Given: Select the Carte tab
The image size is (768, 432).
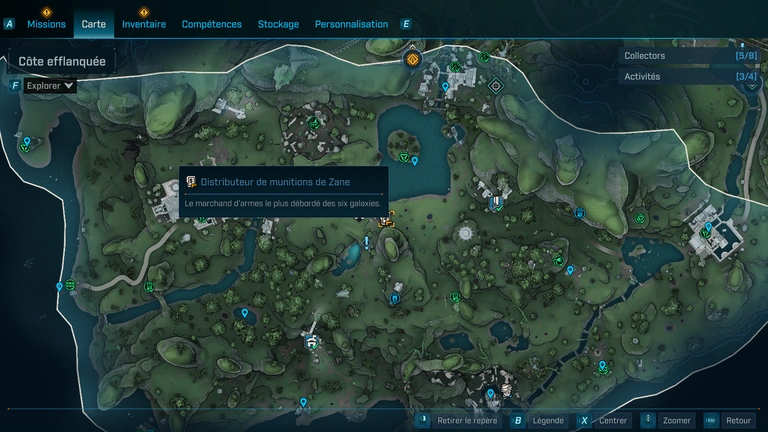Looking at the screenshot, I should click(94, 24).
